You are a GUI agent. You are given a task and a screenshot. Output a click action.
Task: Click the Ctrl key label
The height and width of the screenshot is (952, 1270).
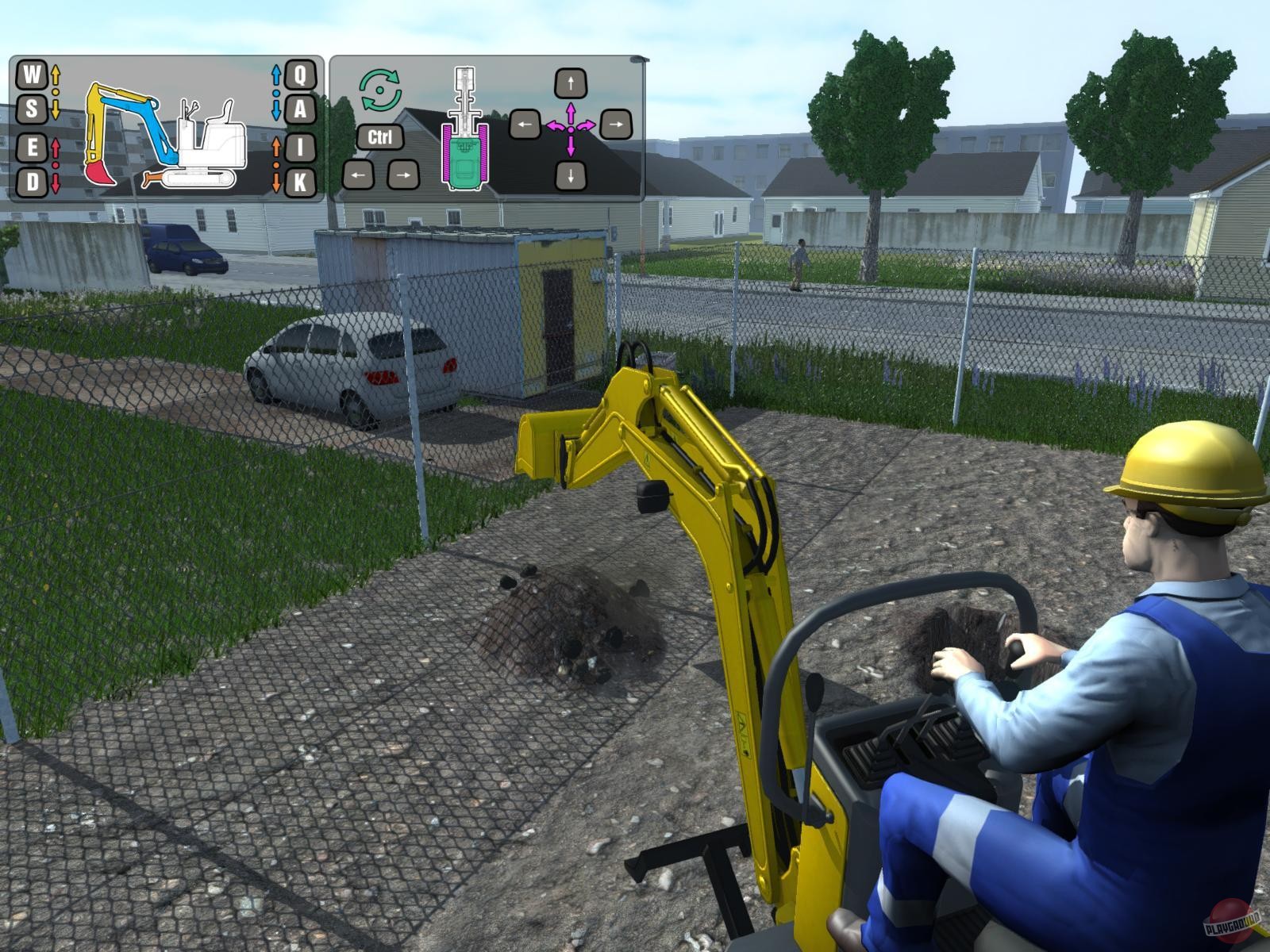click(380, 136)
